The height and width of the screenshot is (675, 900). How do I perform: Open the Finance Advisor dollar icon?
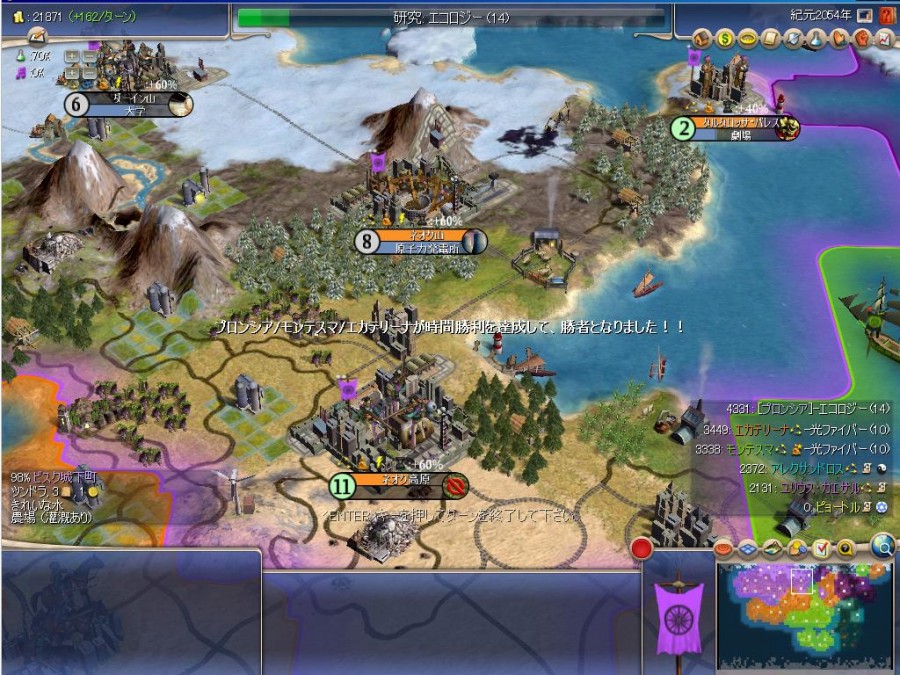pos(726,39)
